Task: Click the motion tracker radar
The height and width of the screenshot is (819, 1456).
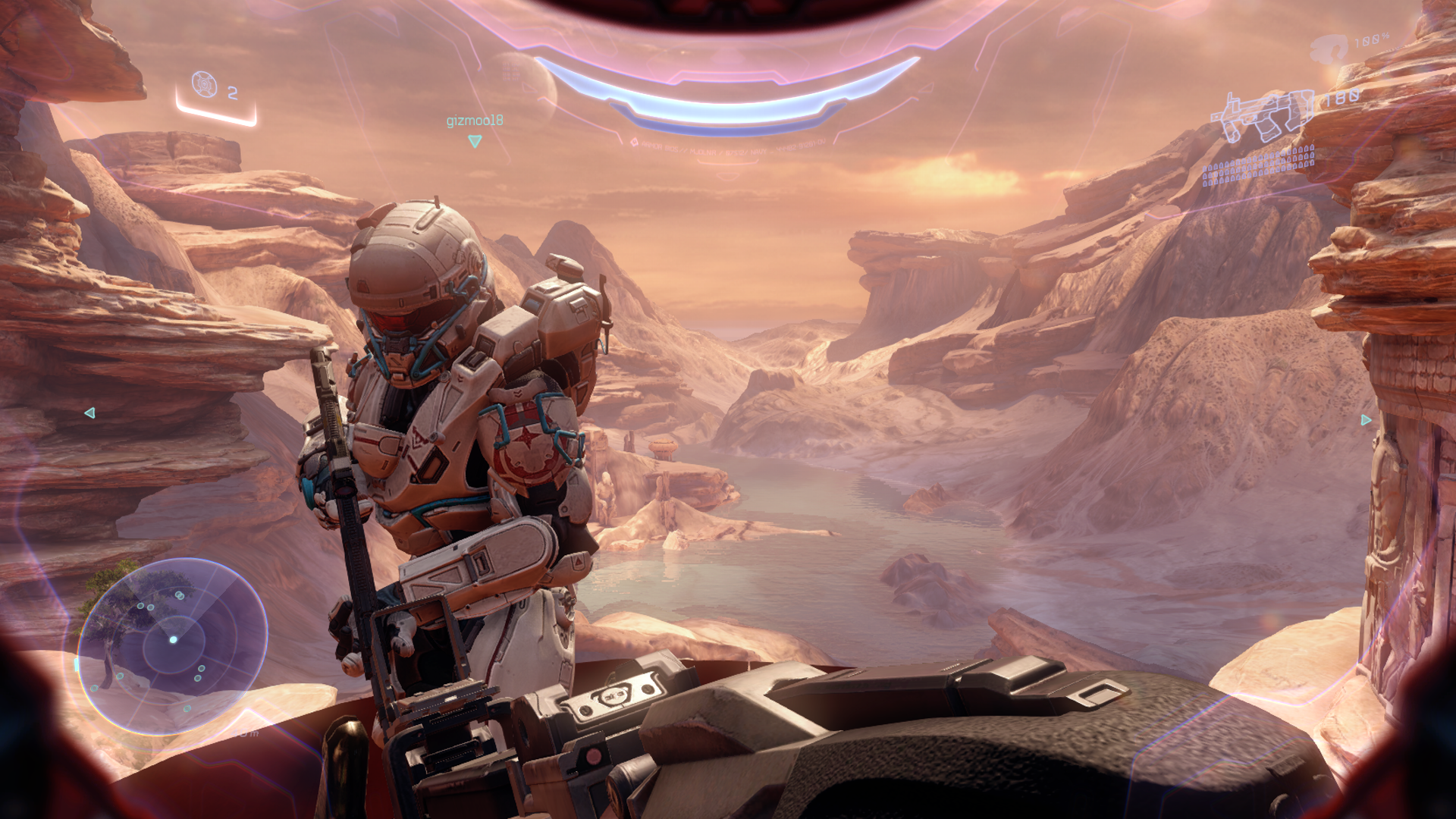Action: tap(173, 645)
